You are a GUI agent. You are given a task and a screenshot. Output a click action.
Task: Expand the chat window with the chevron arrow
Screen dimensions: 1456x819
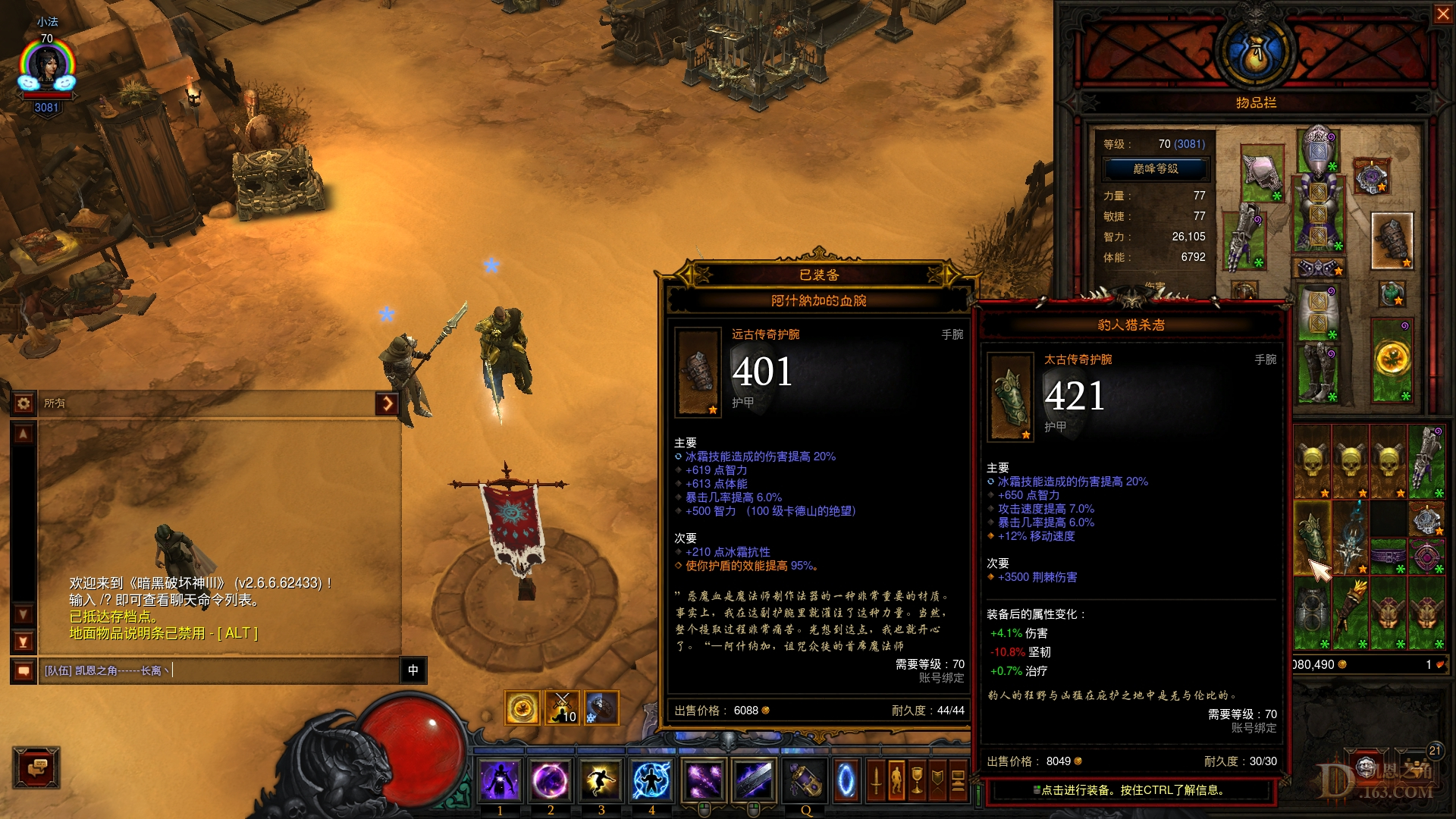pyautogui.click(x=388, y=404)
